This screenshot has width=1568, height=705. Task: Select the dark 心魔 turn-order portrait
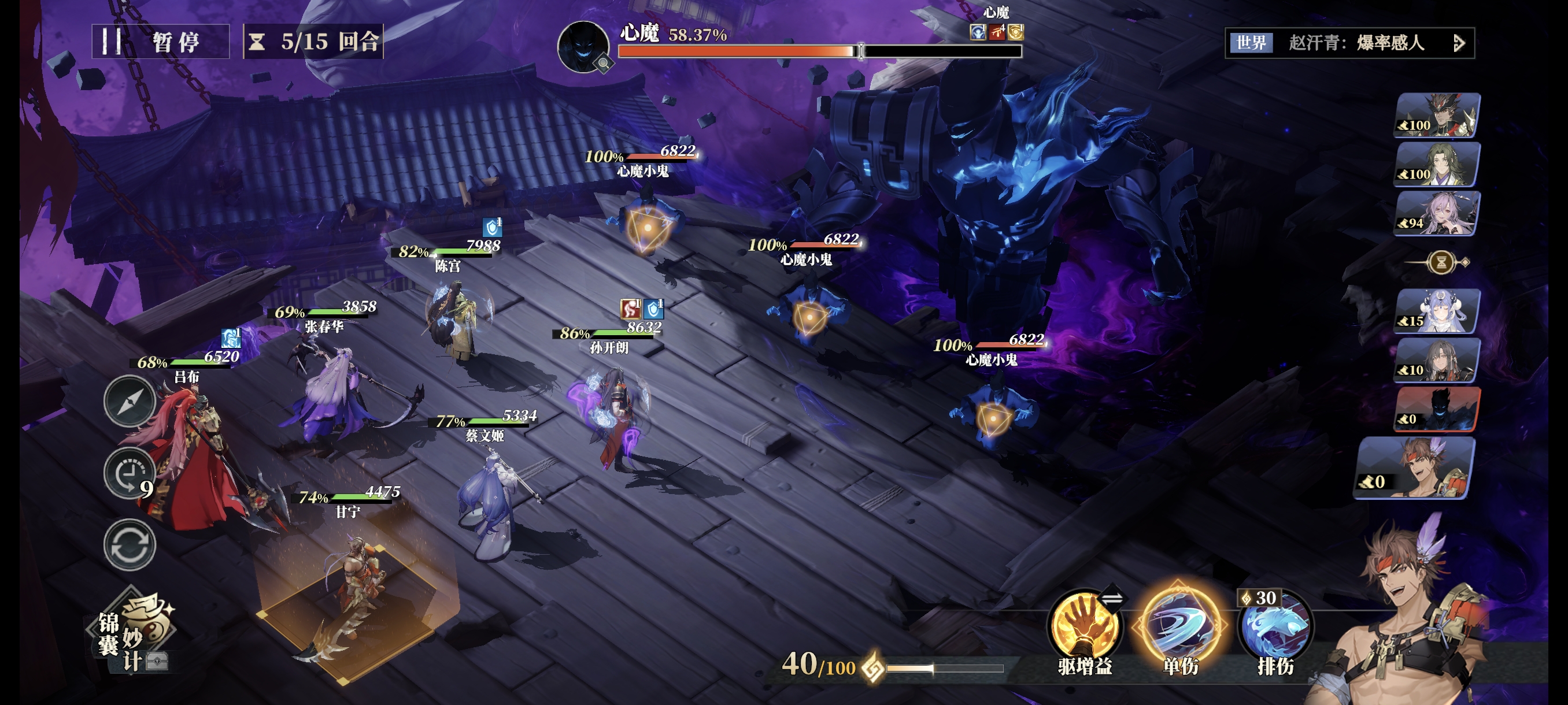pyautogui.click(x=1437, y=409)
